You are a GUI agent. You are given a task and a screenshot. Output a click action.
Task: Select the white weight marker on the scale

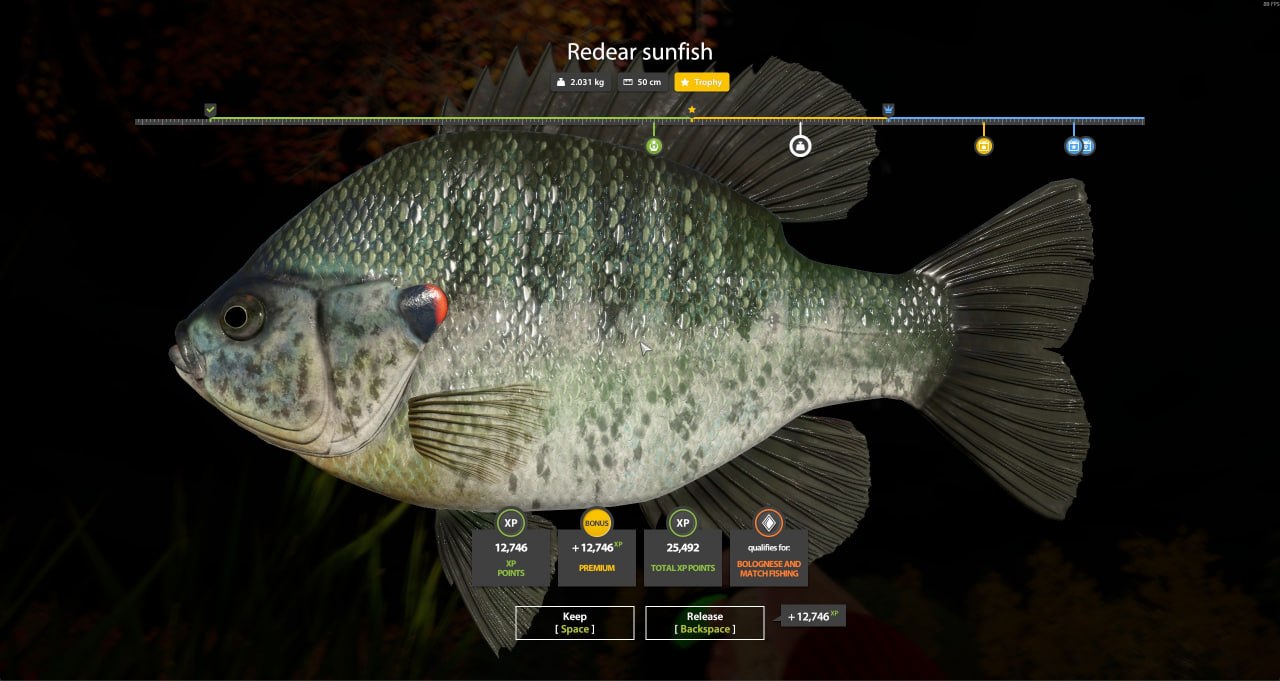point(800,146)
